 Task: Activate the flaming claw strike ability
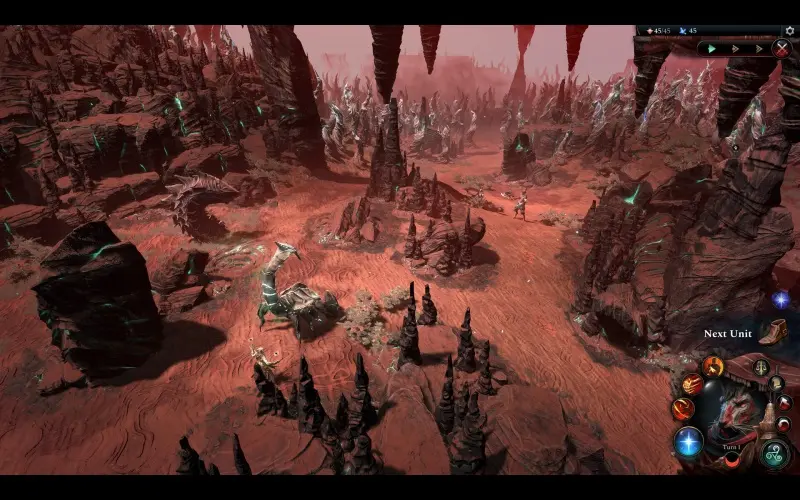tap(692, 384)
